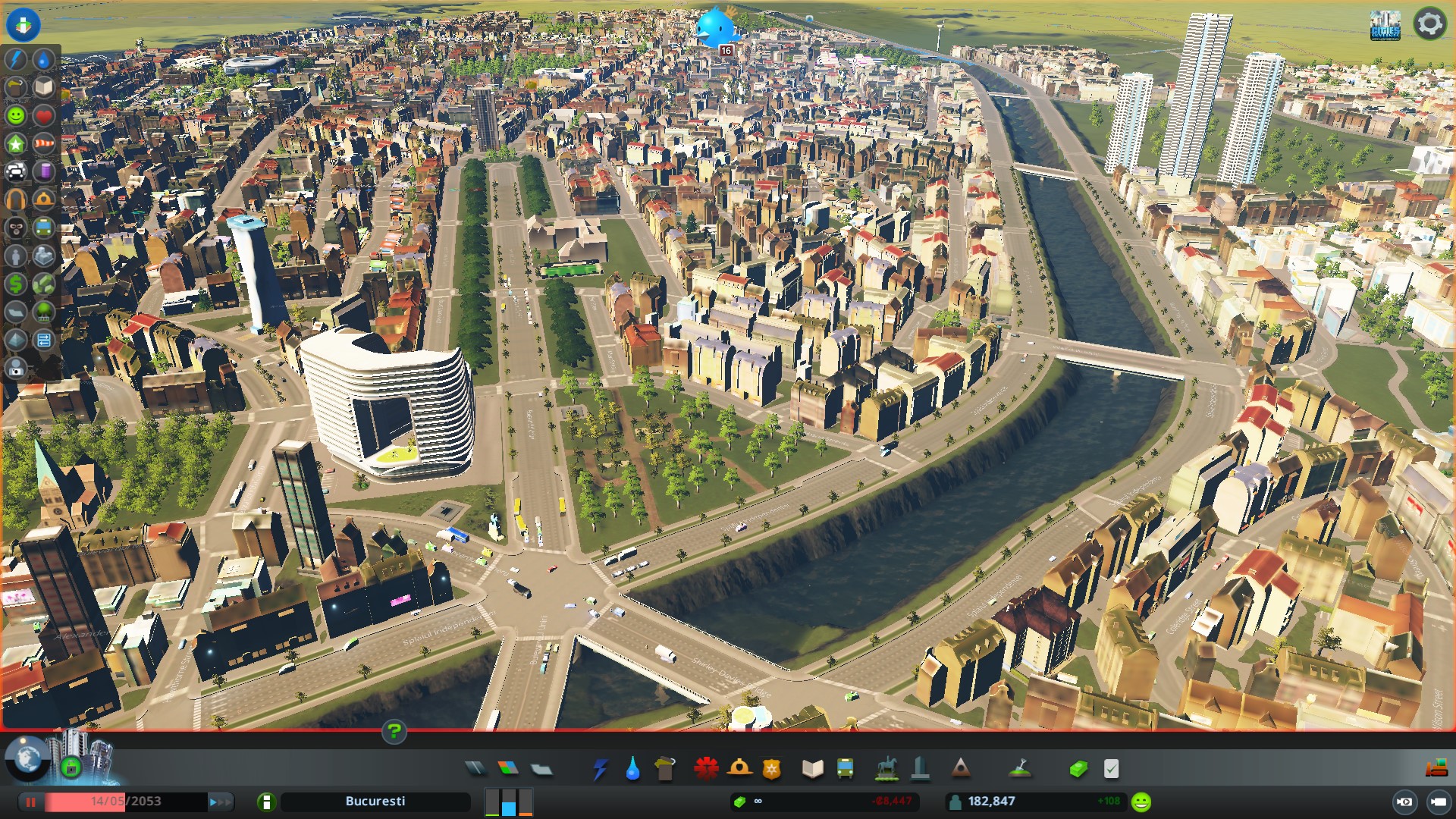The height and width of the screenshot is (819, 1456).
Task: Open the bulldoze tool
Action: tap(1436, 769)
